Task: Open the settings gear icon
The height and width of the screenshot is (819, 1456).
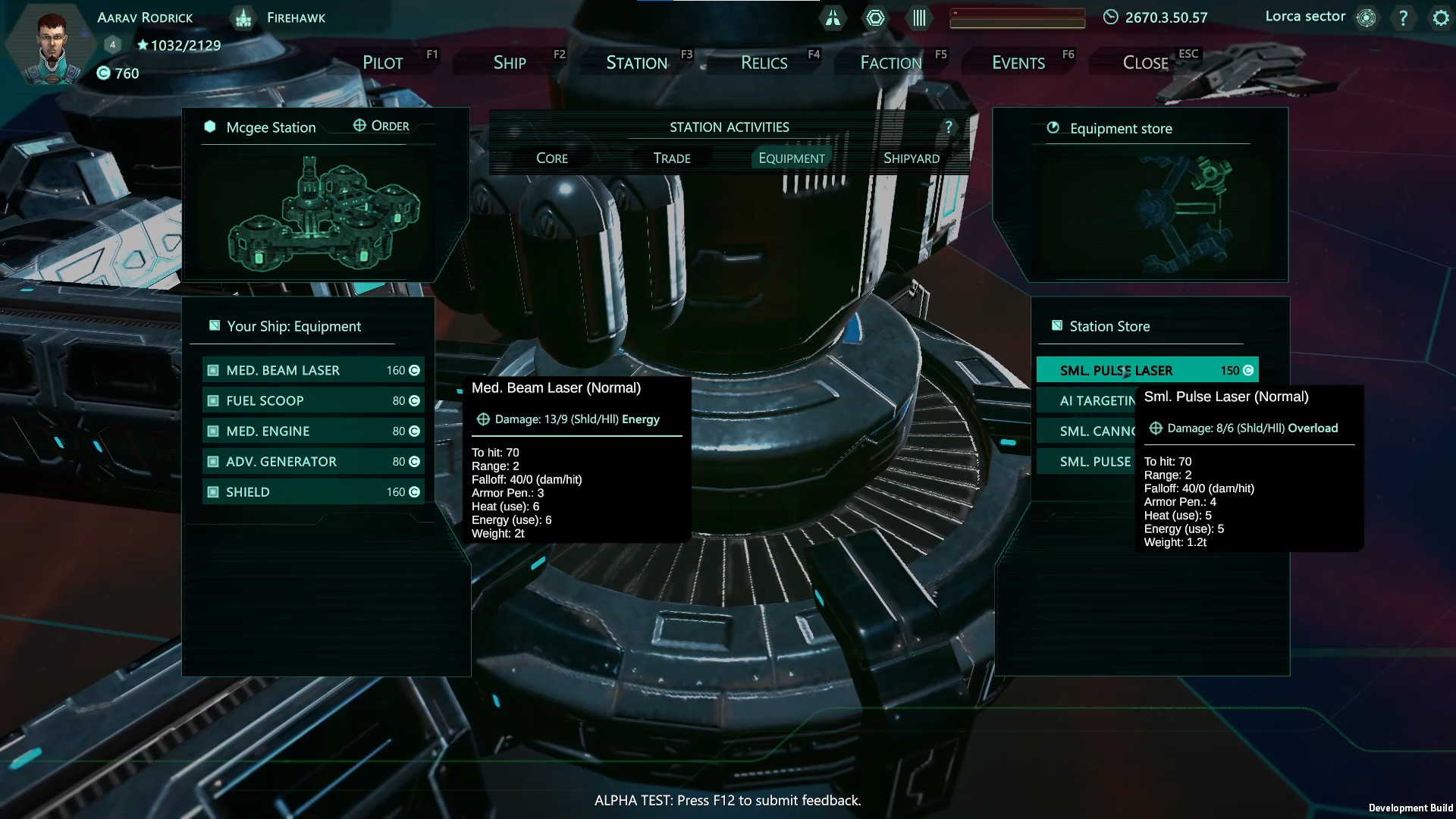Action: click(x=1440, y=17)
